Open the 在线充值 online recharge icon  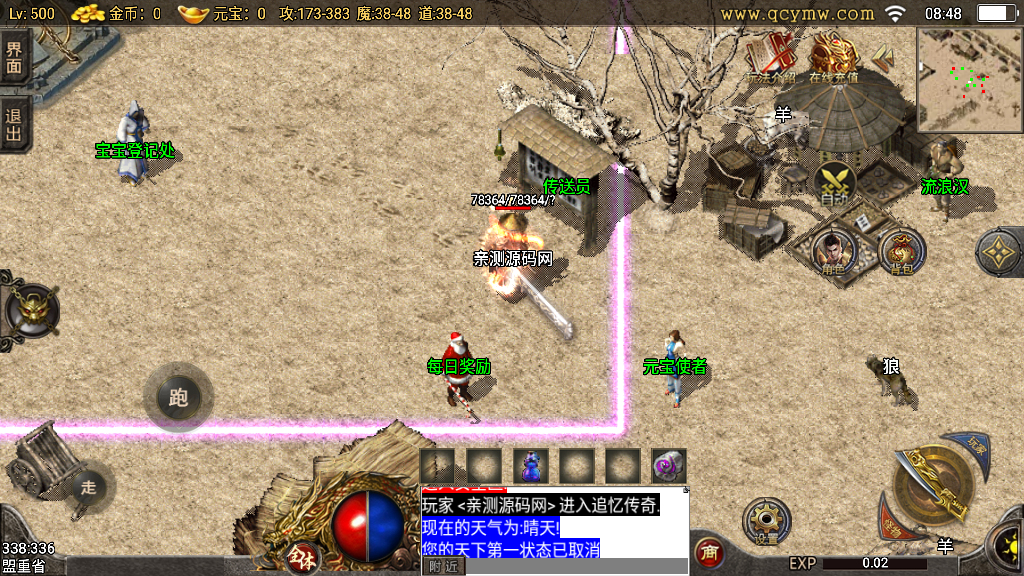[x=833, y=57]
